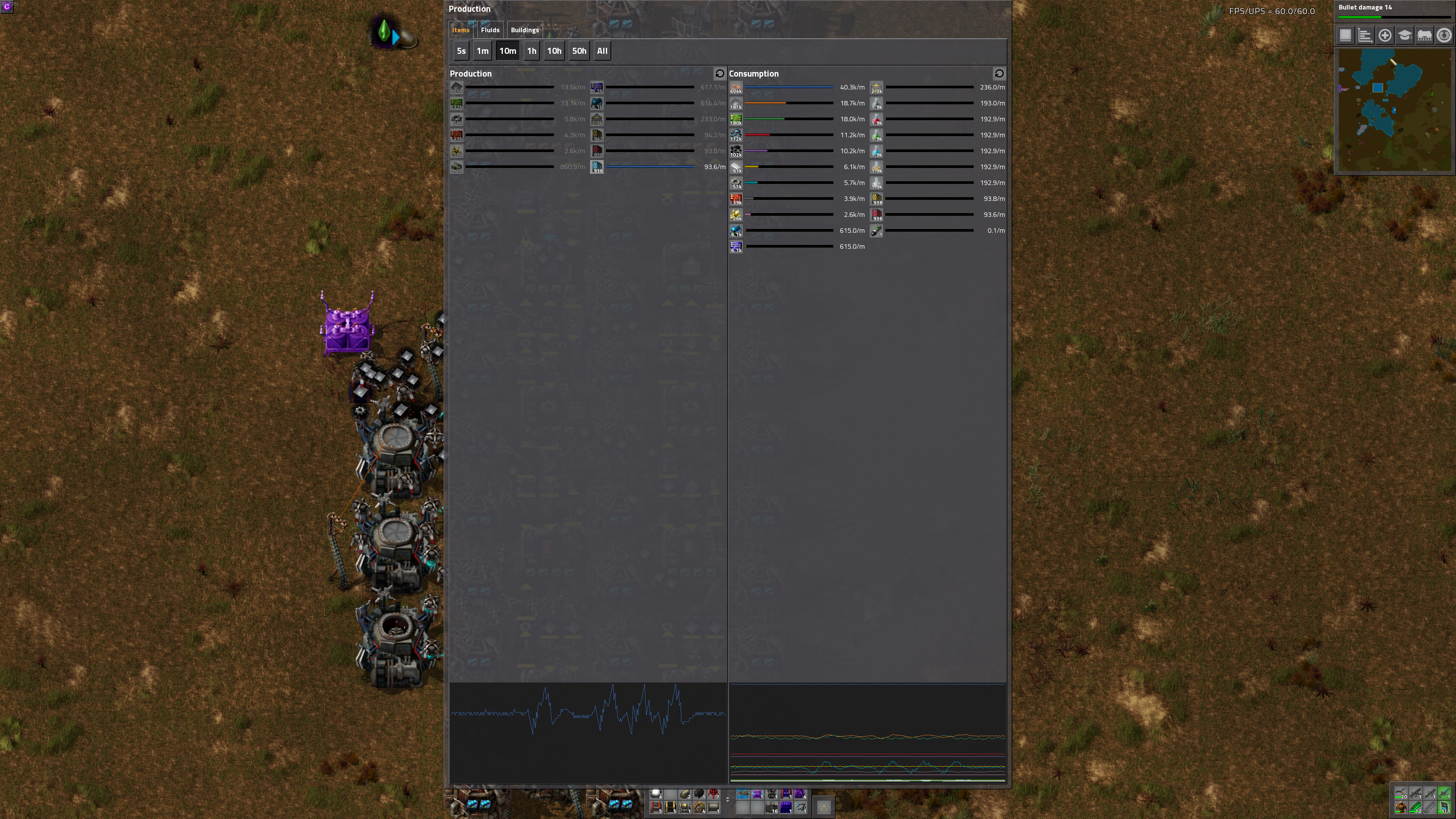Click the zoom-in plus icon near the minimap
This screenshot has width=1456, height=819.
pos(1385,36)
